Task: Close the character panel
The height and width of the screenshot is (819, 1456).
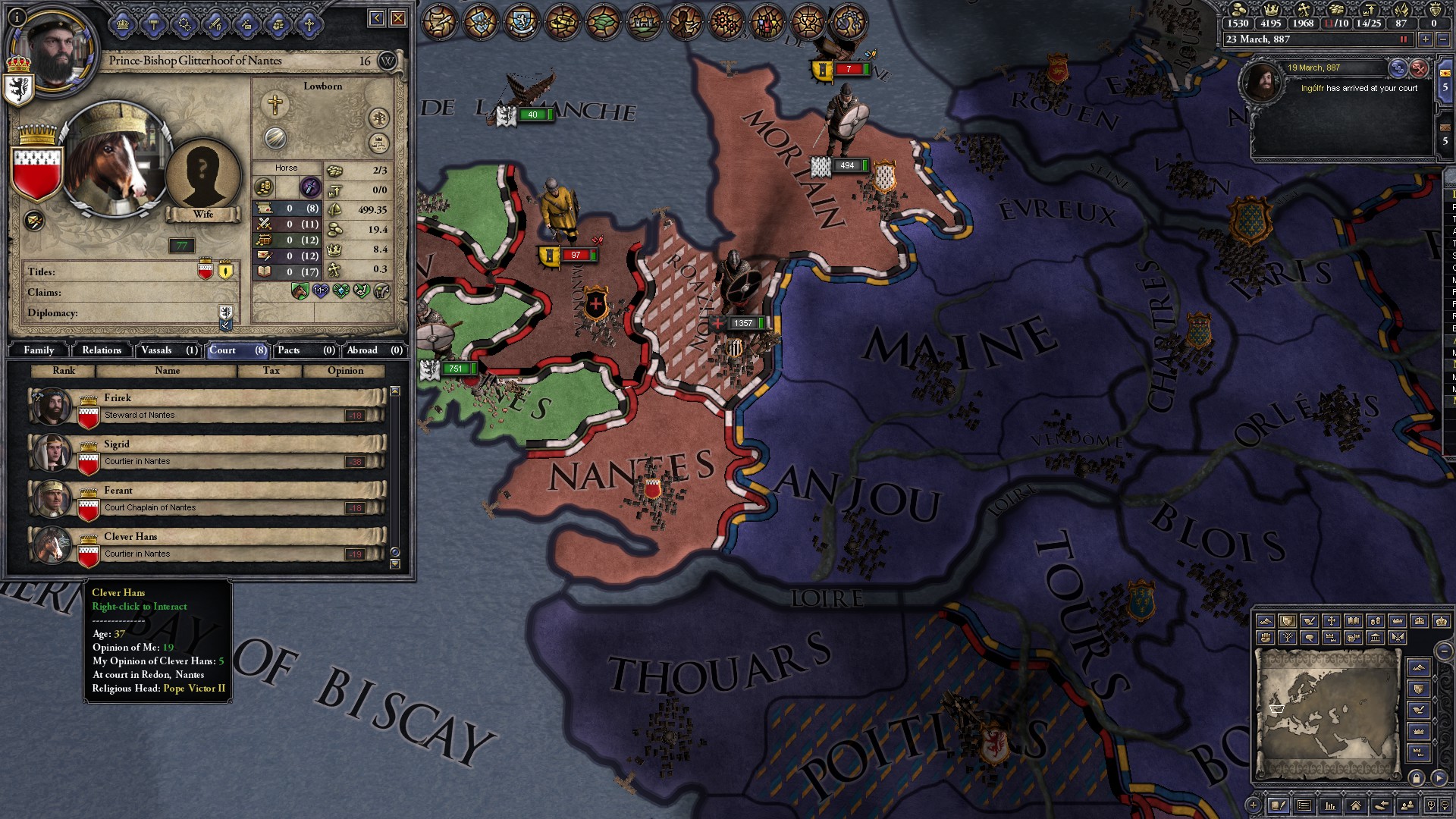Action: click(398, 18)
